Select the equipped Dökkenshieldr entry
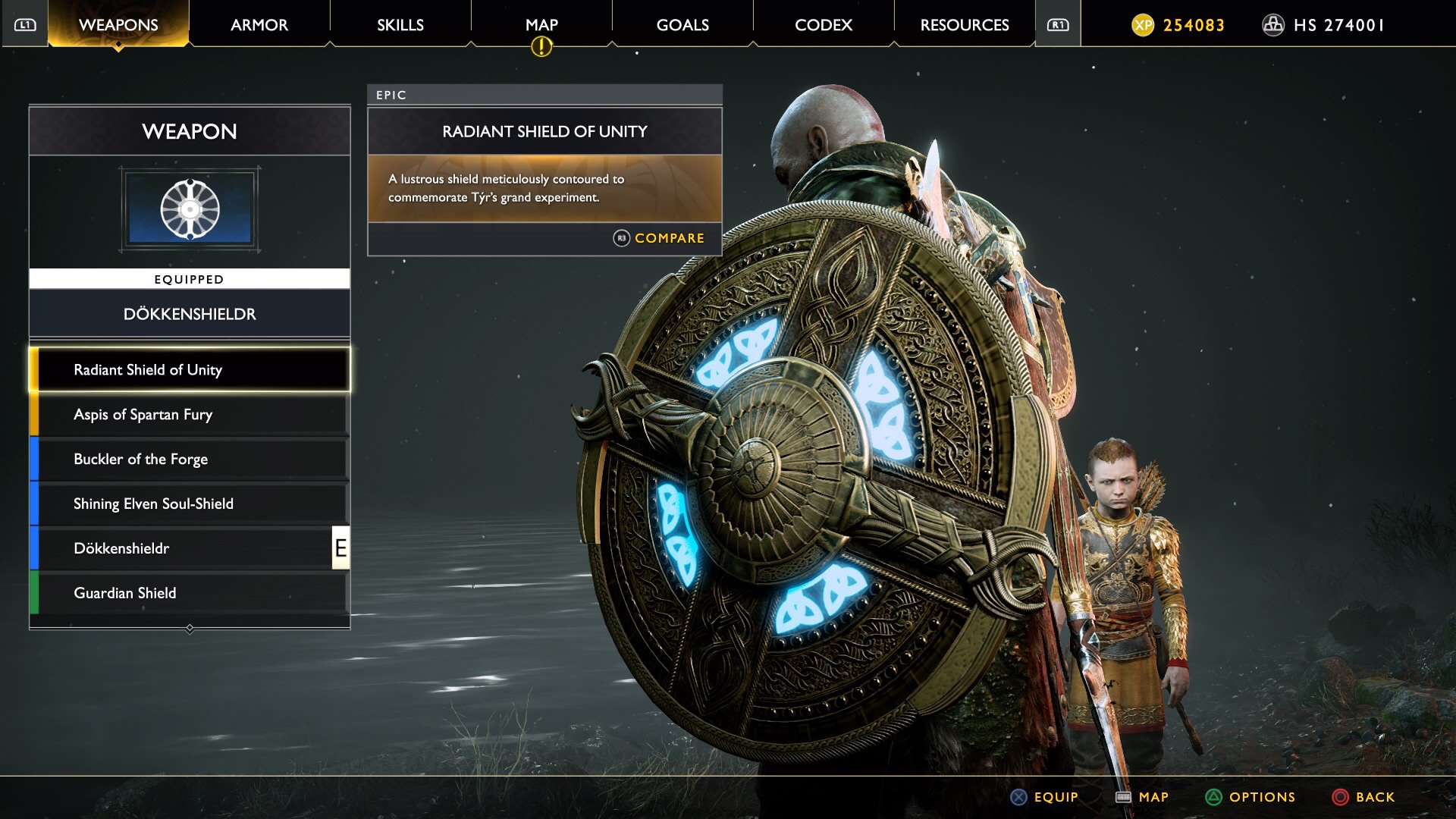This screenshot has width=1456, height=819. [190, 549]
